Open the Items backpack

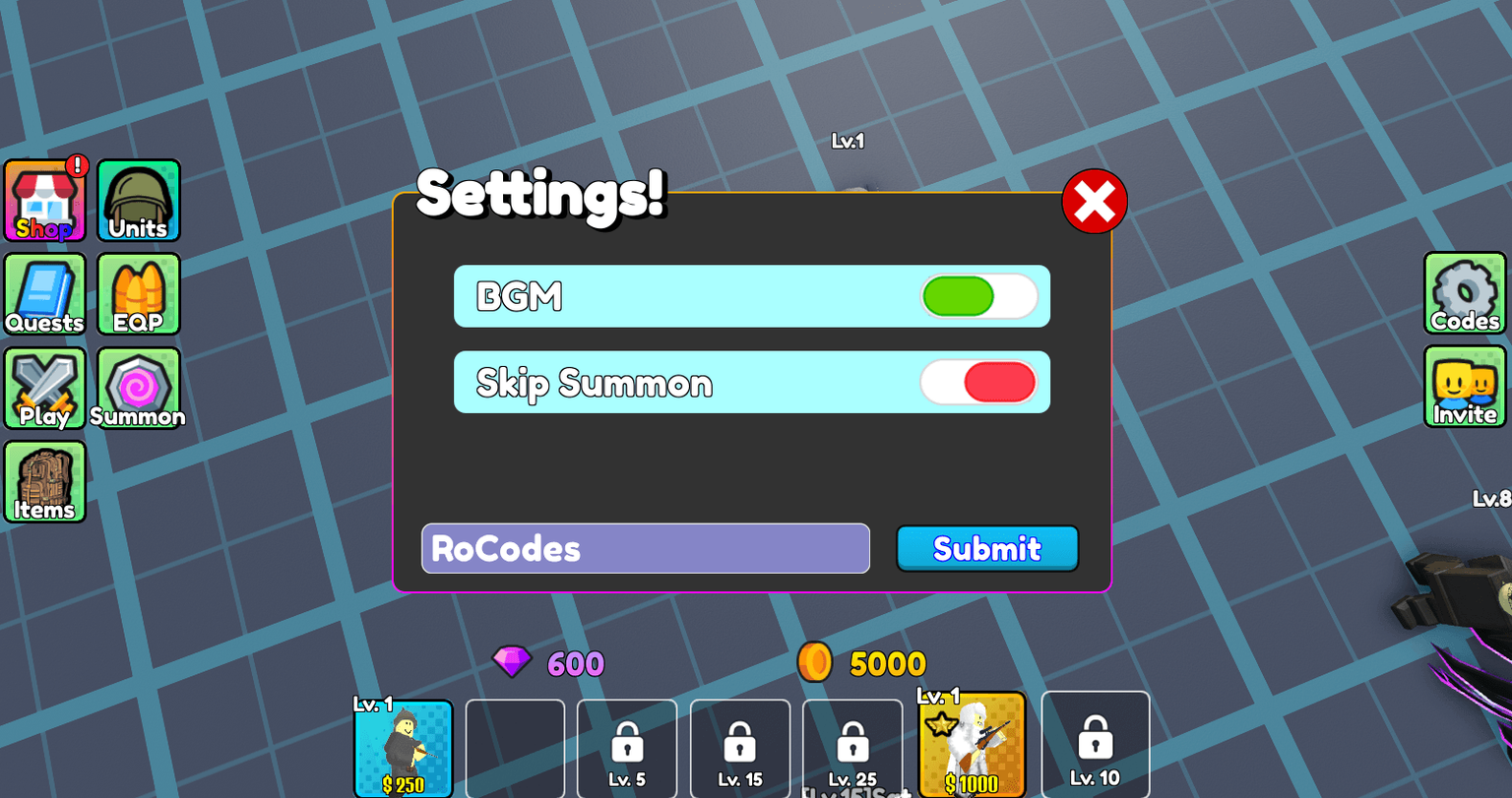point(45,481)
